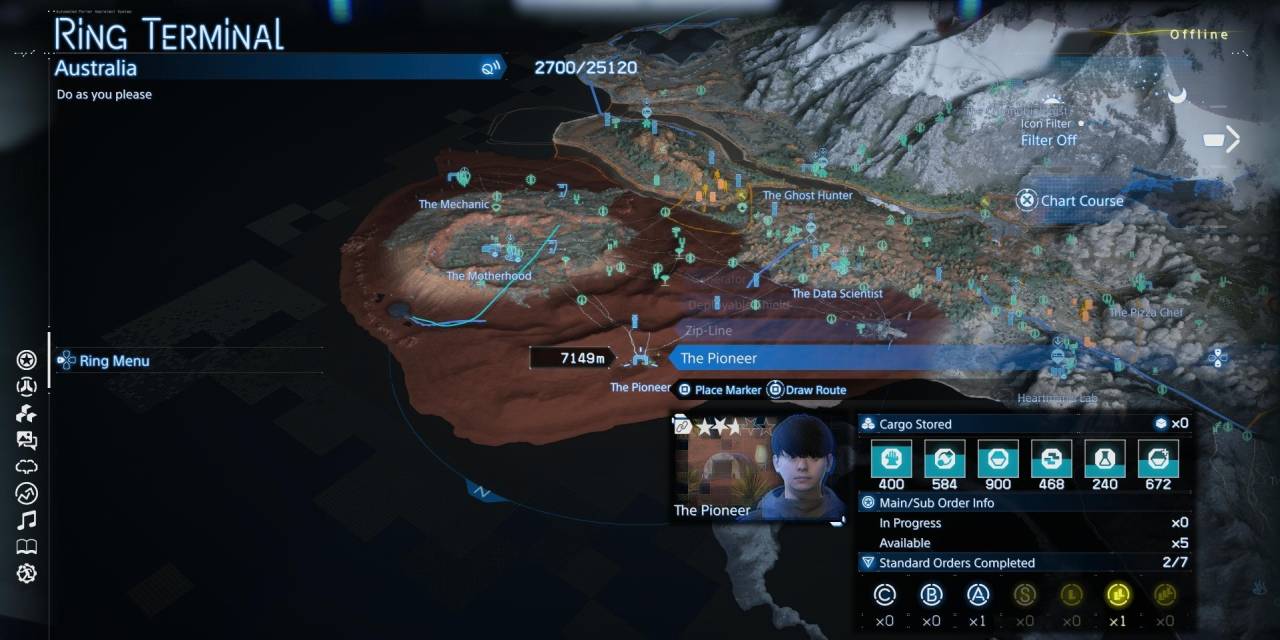Open the three-cubes cargo sidebar icon
Viewport: 1280px width, 640px height.
coord(27,414)
